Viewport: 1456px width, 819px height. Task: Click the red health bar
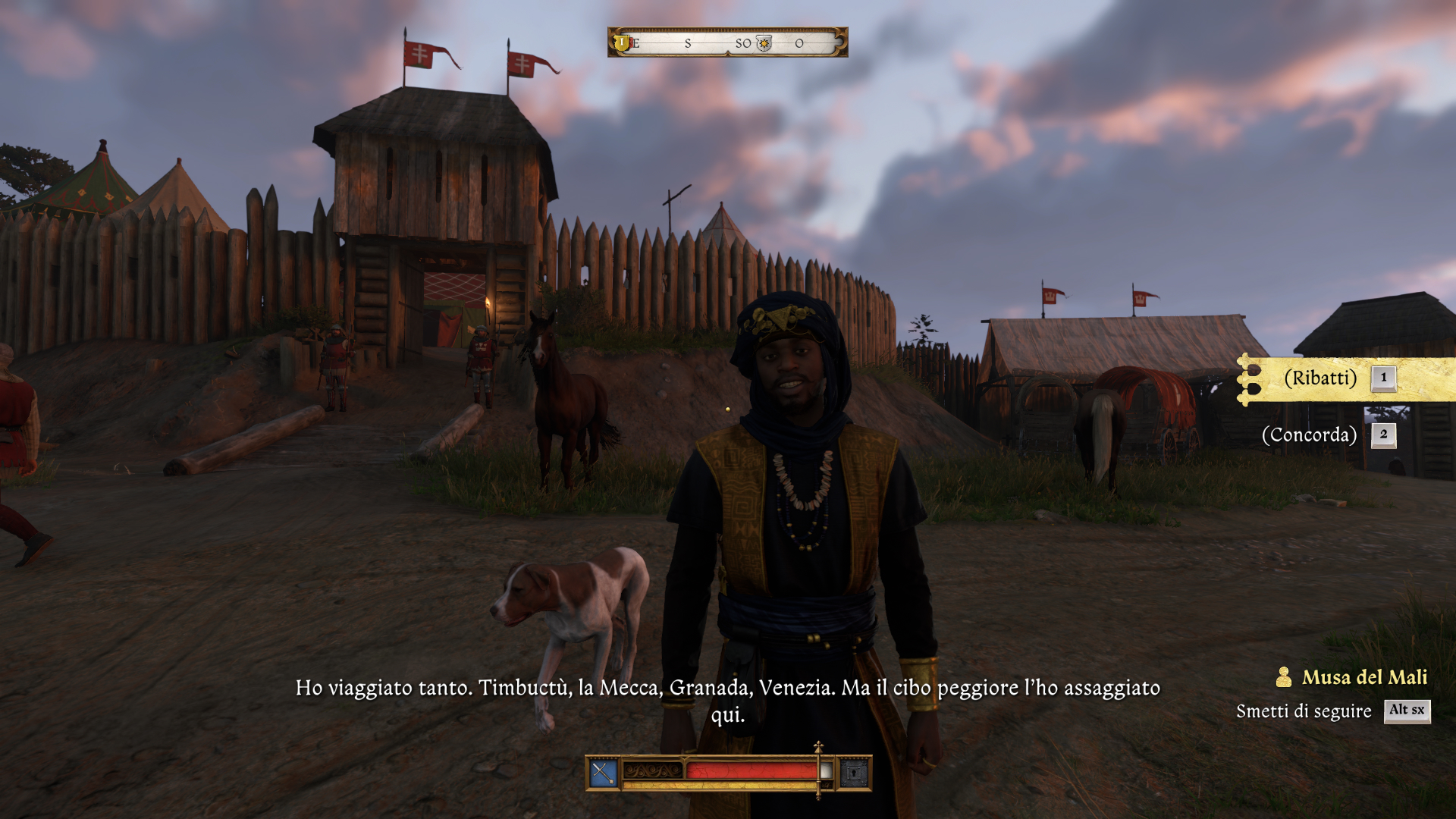click(745, 771)
